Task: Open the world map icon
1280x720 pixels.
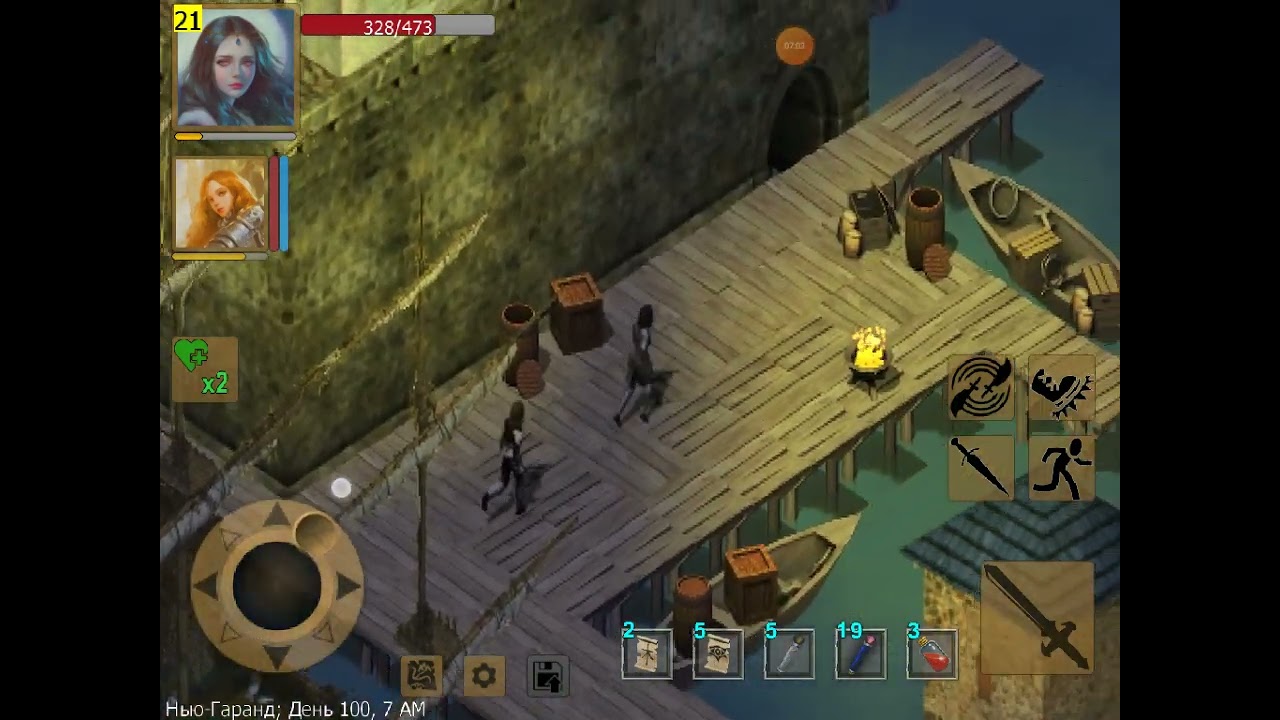Action: 421,676
